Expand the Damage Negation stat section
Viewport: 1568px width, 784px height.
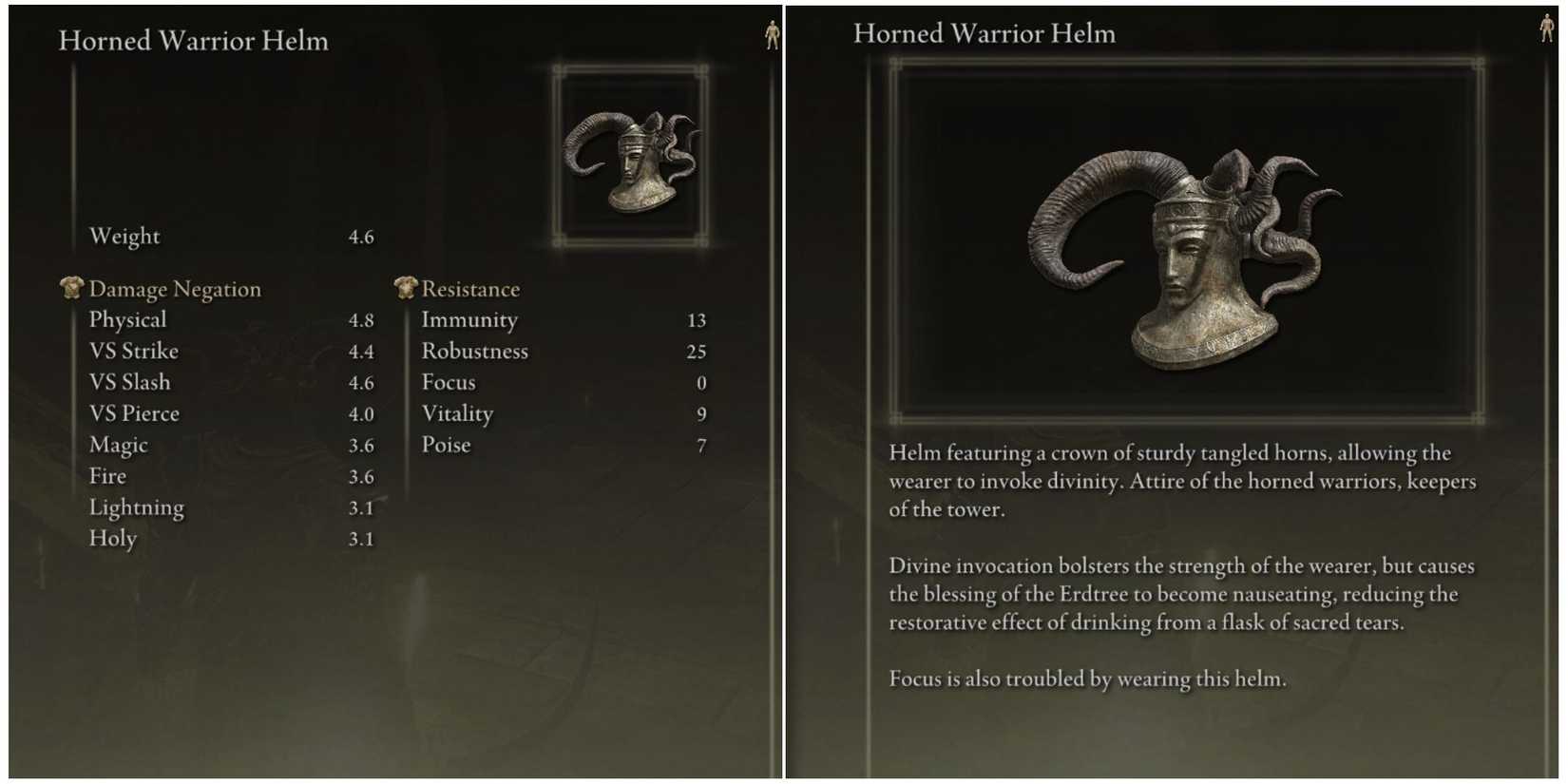tap(175, 288)
